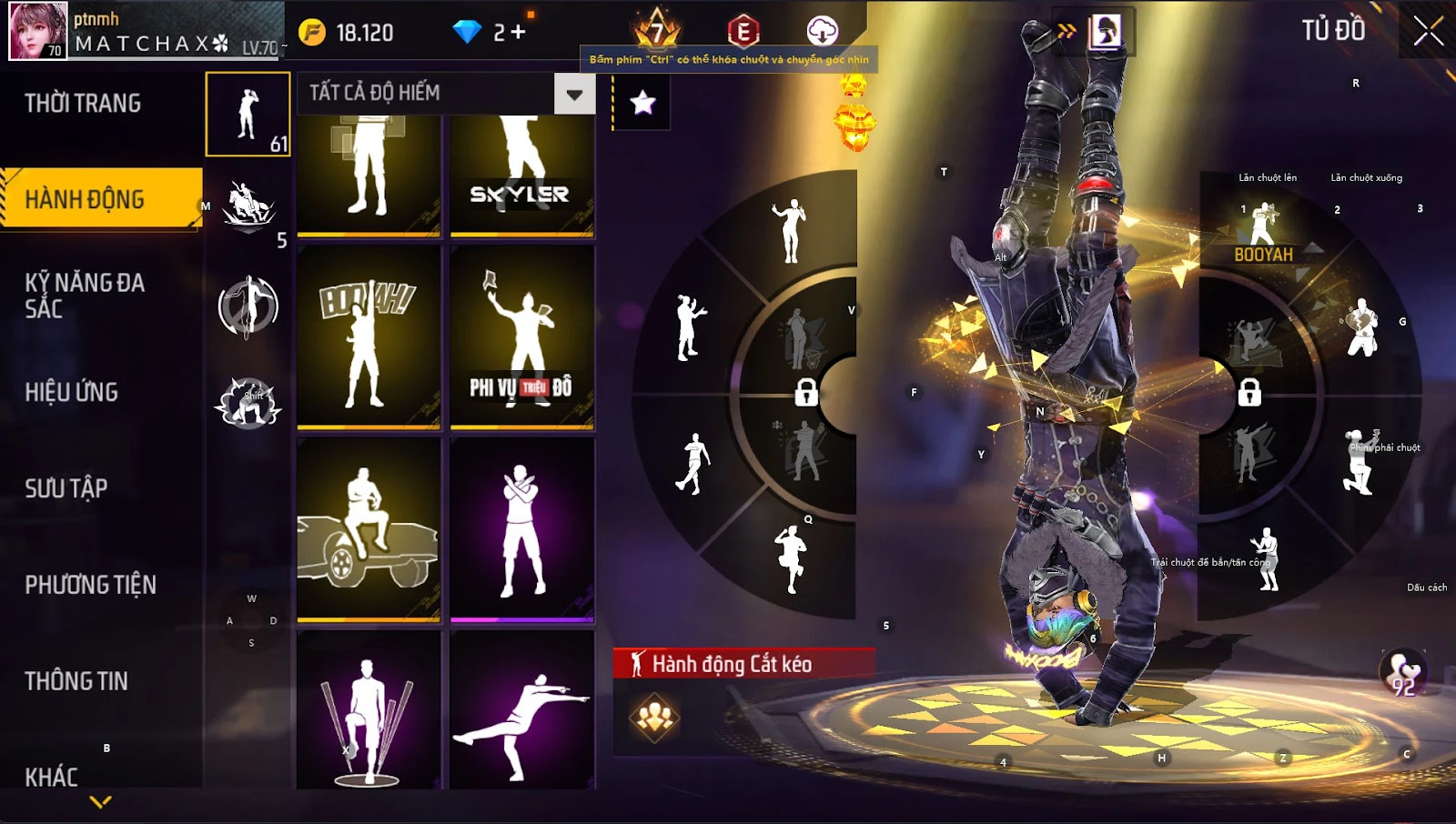This screenshot has width=1456, height=824.
Task: Add diamonds with the plus button
Action: pos(519,33)
